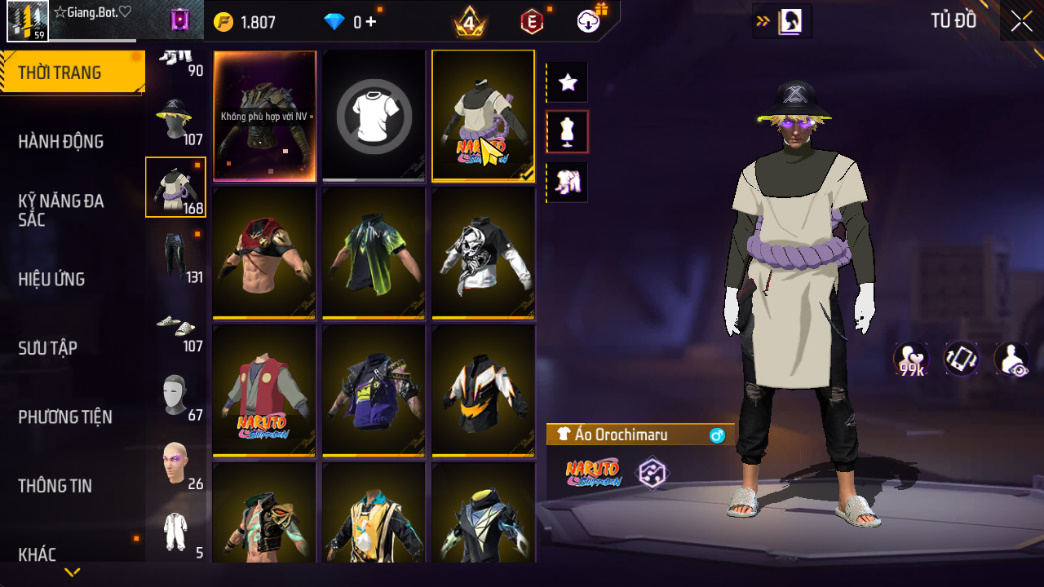This screenshot has width=1044, height=587.
Task: Open the HIỆU ỨNG section
Action: pyautogui.click(x=51, y=279)
